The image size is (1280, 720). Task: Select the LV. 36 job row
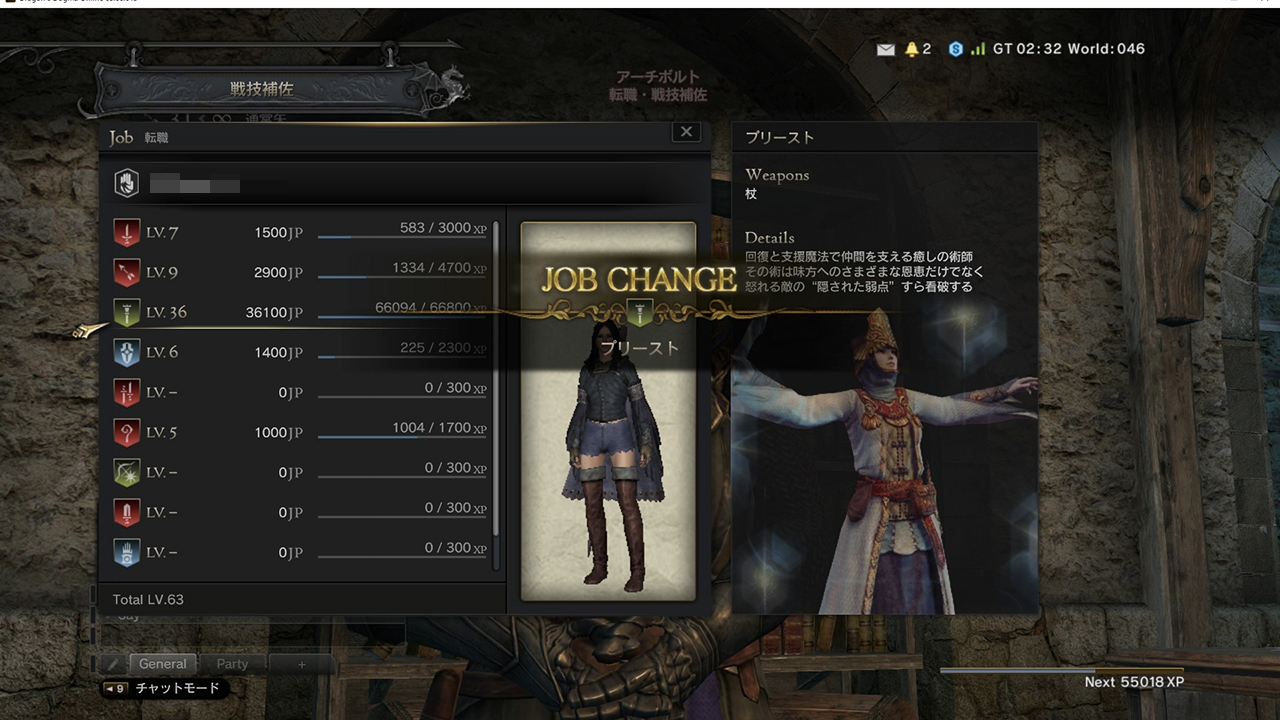pos(300,313)
